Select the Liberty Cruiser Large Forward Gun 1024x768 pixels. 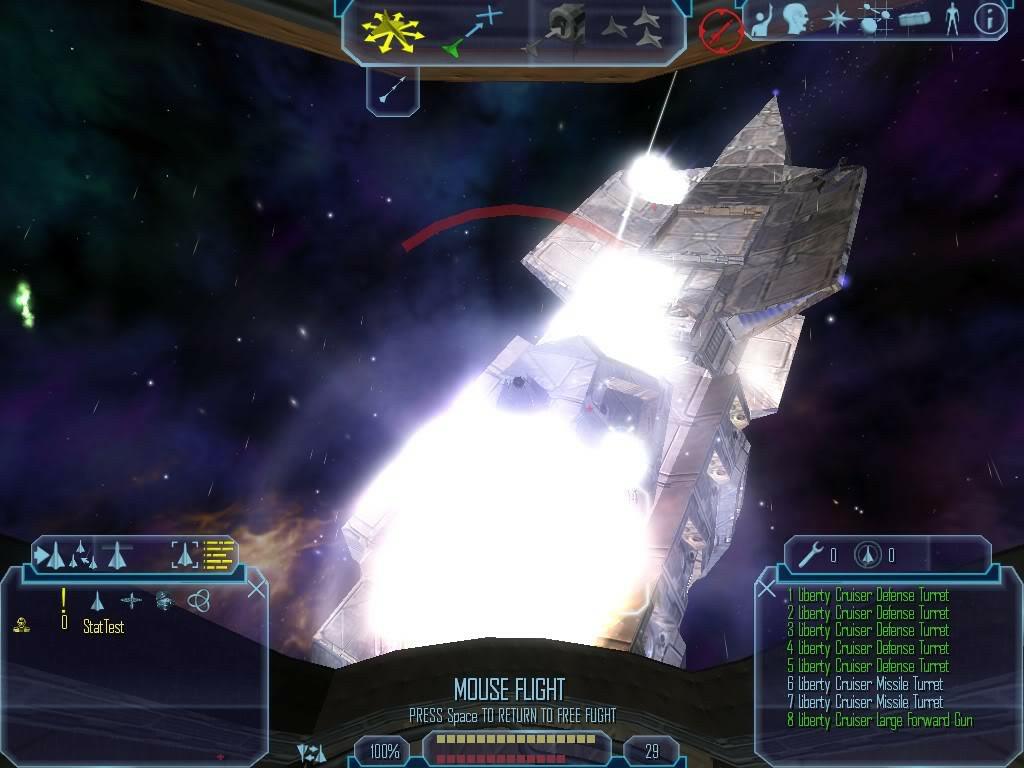[x=879, y=720]
